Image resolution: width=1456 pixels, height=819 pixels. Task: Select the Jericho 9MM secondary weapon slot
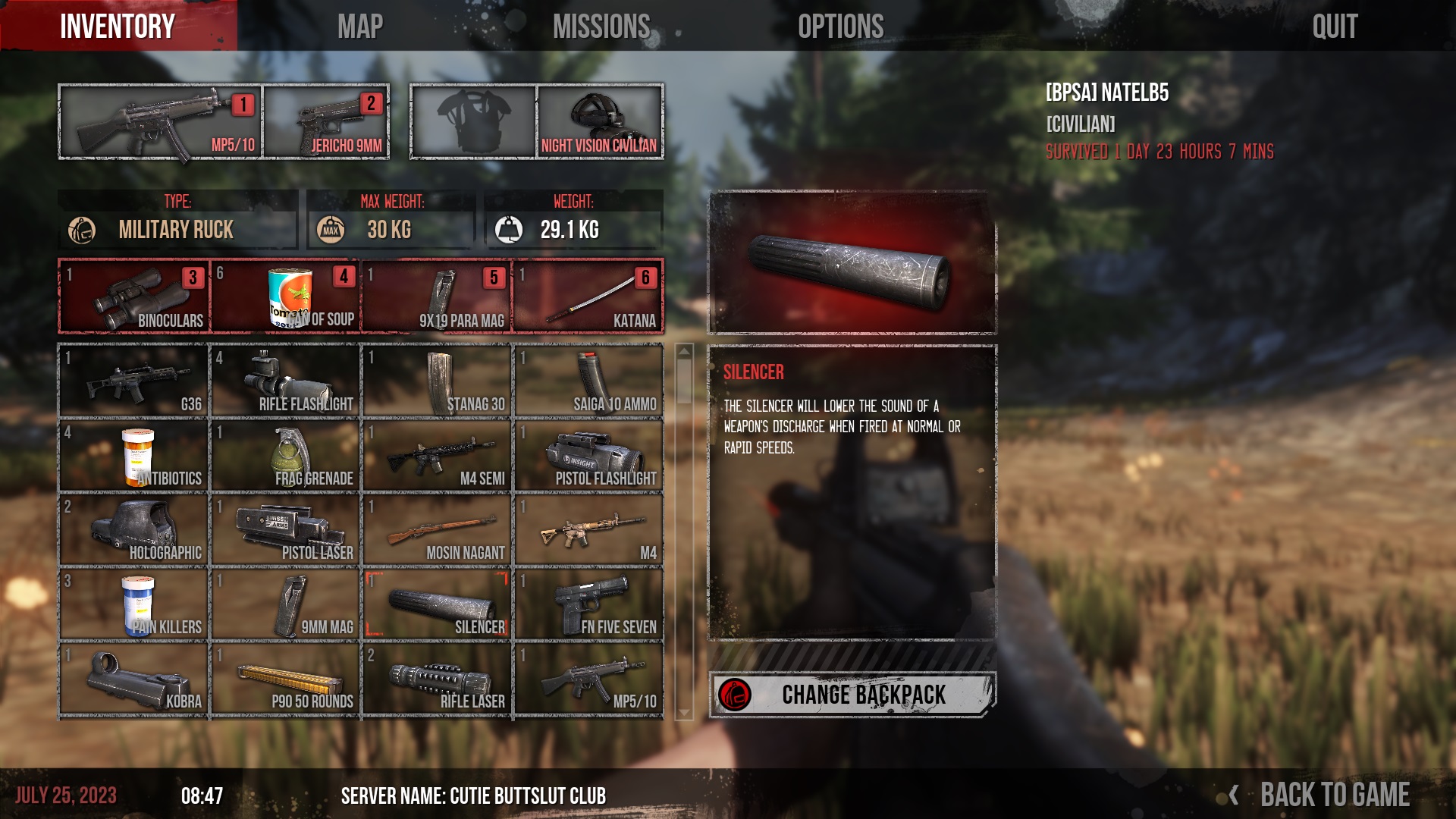(x=327, y=121)
